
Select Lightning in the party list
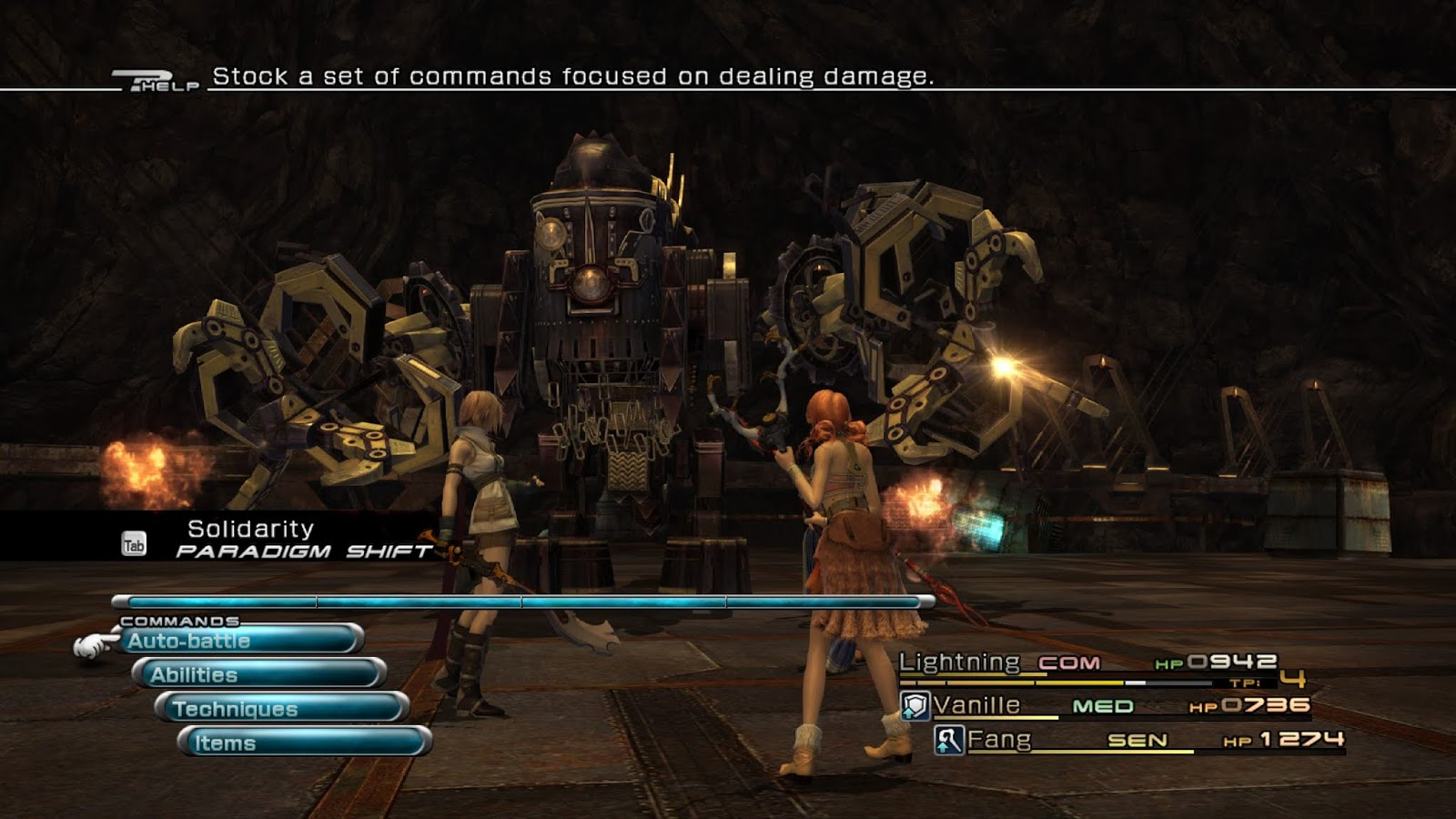click(x=959, y=662)
